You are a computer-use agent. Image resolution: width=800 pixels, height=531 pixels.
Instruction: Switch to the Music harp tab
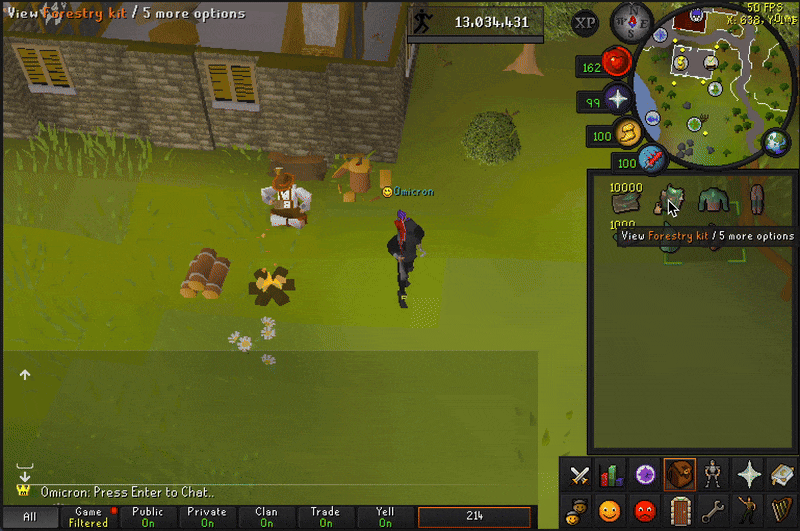coord(781,510)
